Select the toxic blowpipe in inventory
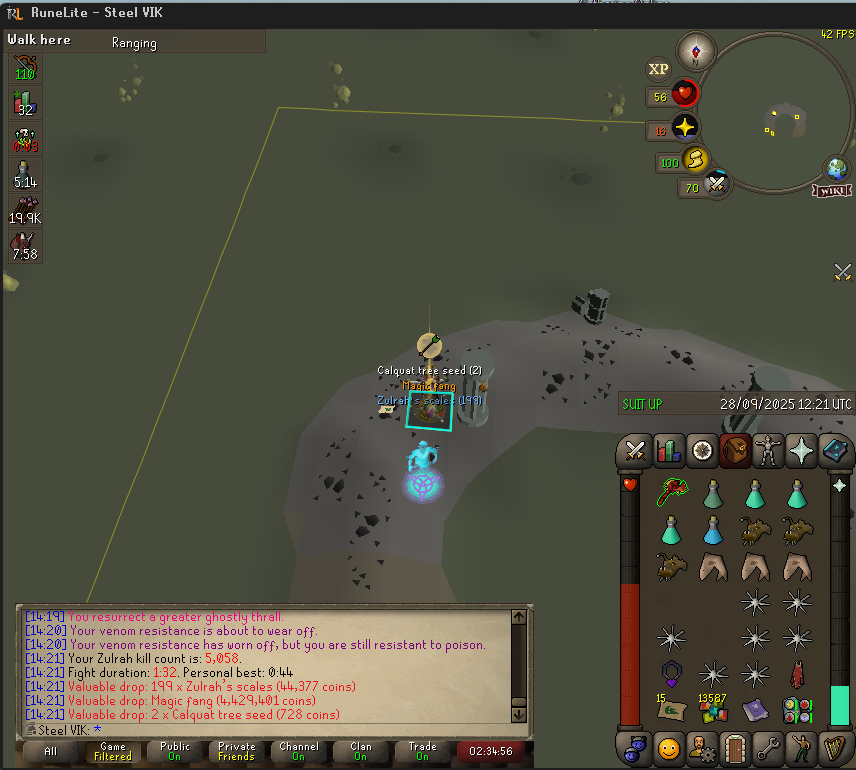Image resolution: width=856 pixels, height=770 pixels. [x=670, y=492]
